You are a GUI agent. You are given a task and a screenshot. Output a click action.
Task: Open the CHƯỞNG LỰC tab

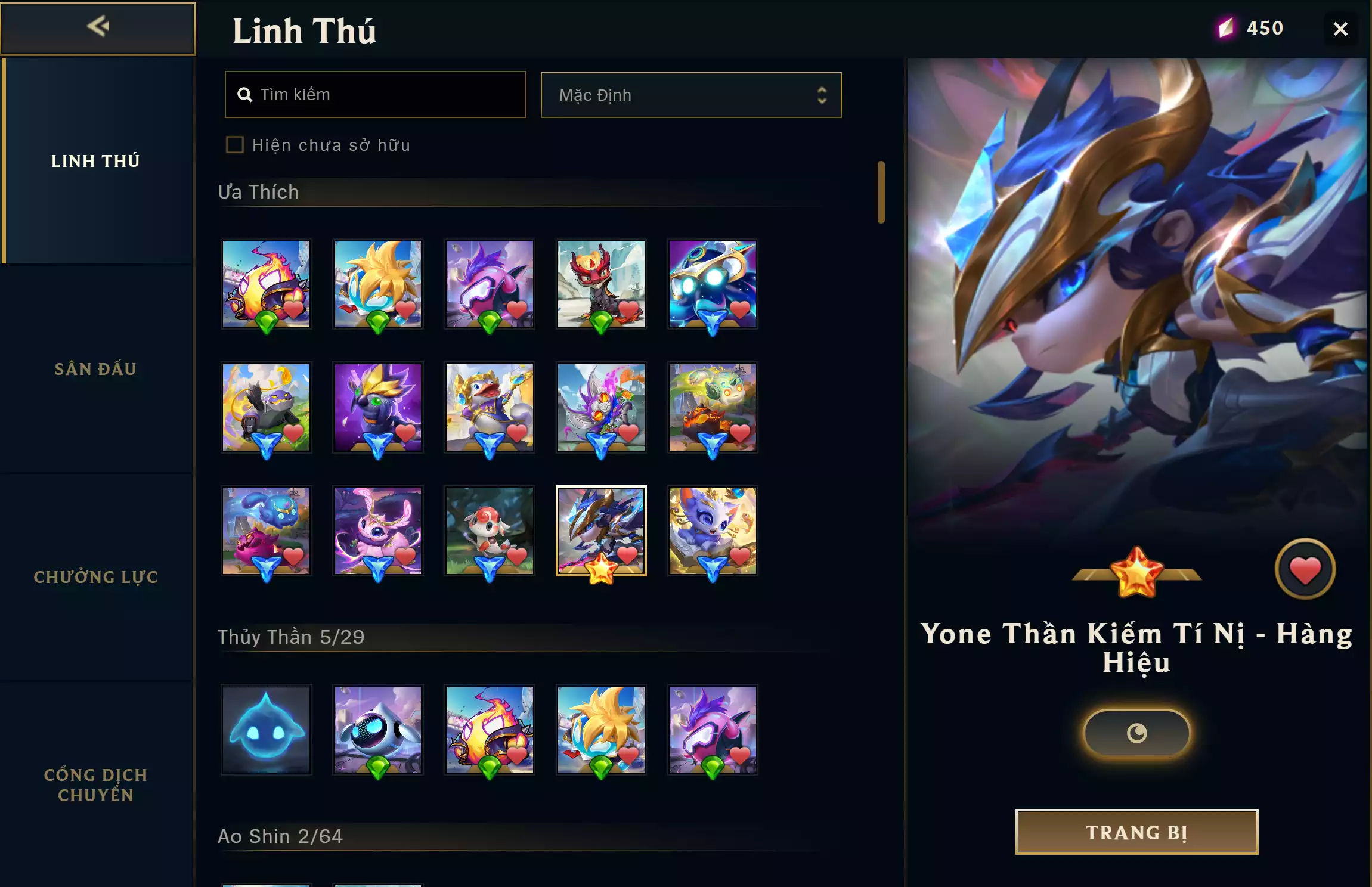97,577
